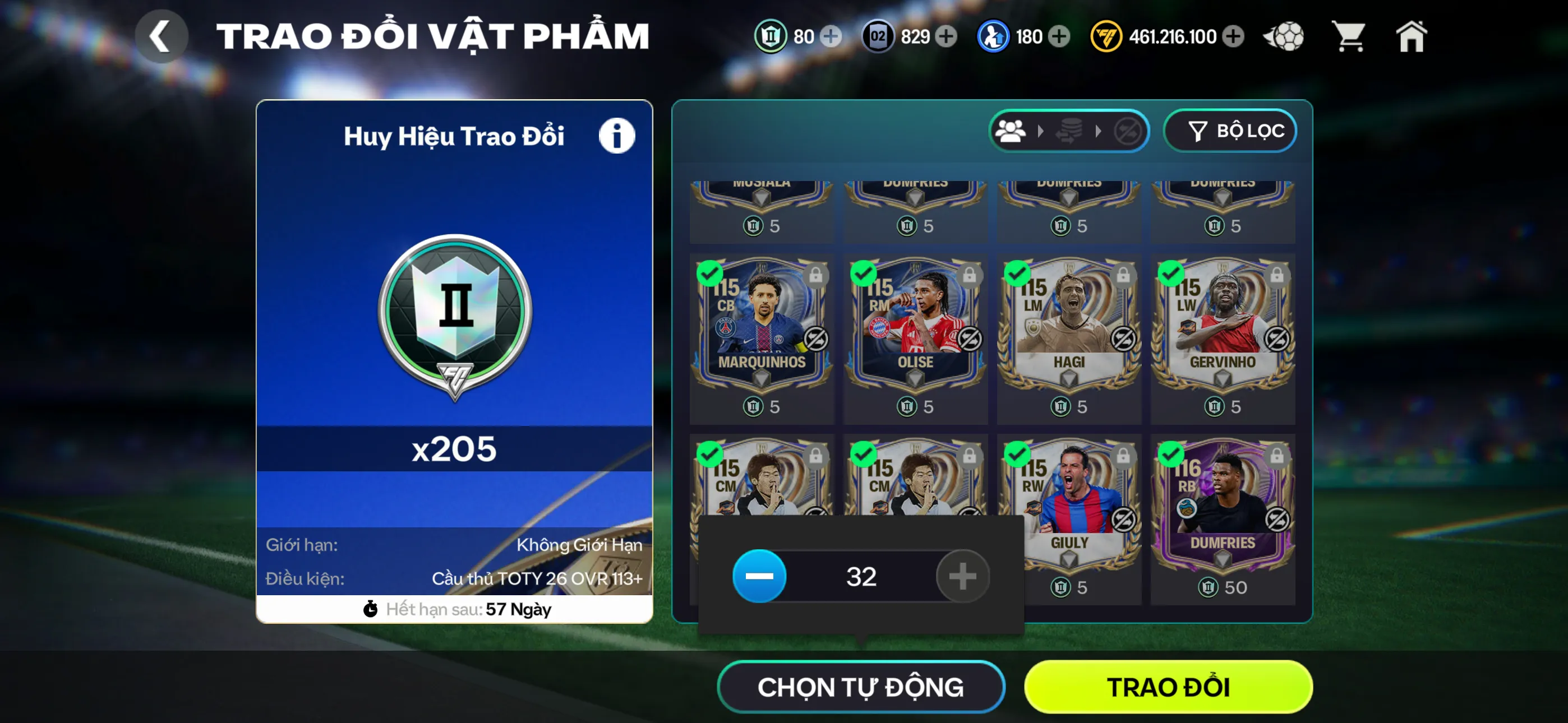Decrease quantity with the minus stepper
The width and height of the screenshot is (1568, 723).
(760, 576)
